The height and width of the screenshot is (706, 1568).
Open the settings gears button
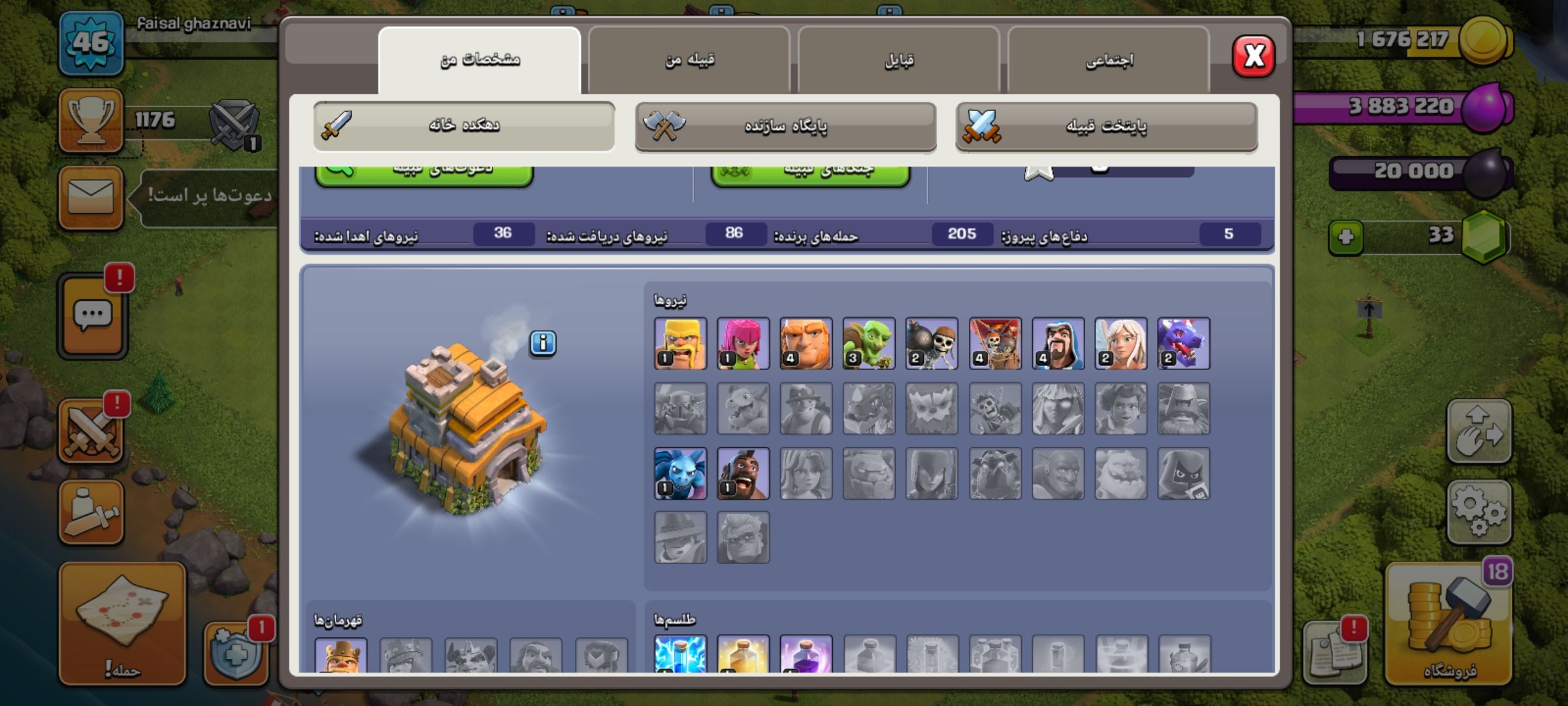(x=1479, y=513)
